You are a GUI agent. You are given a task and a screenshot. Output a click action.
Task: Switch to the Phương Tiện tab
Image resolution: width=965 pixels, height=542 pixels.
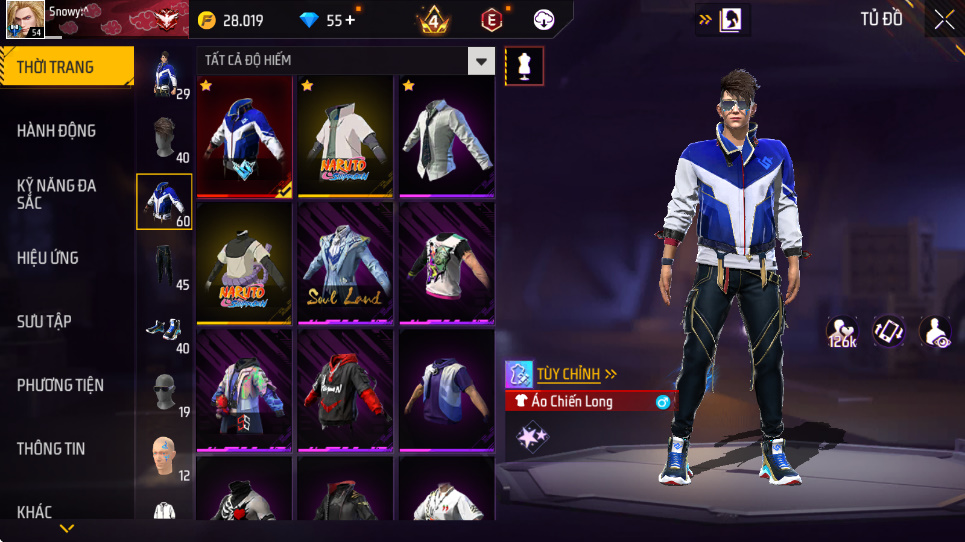pyautogui.click(x=66, y=385)
